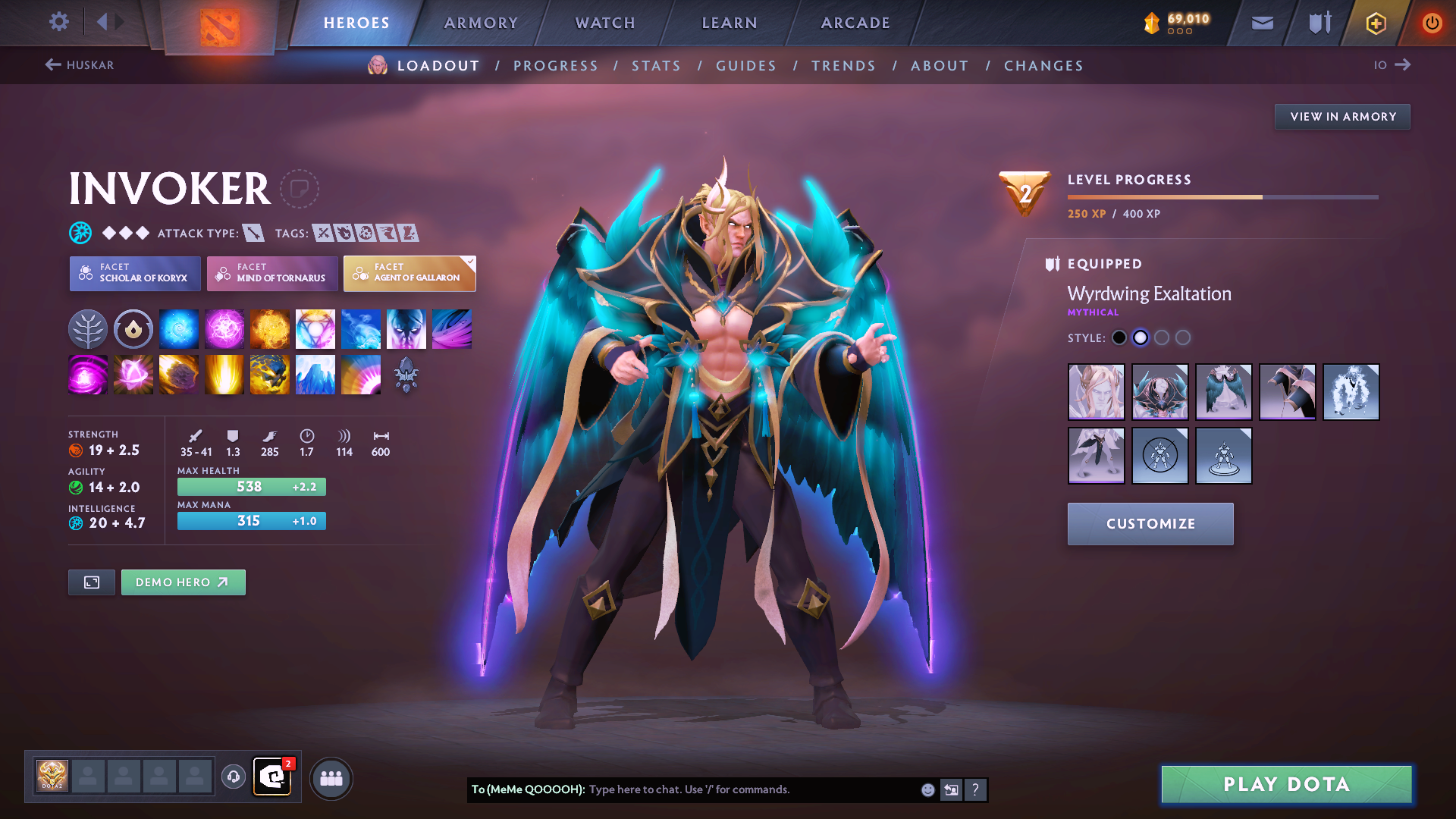
Task: Click the Aghanim's Scepter upgrade icon
Action: tap(406, 374)
